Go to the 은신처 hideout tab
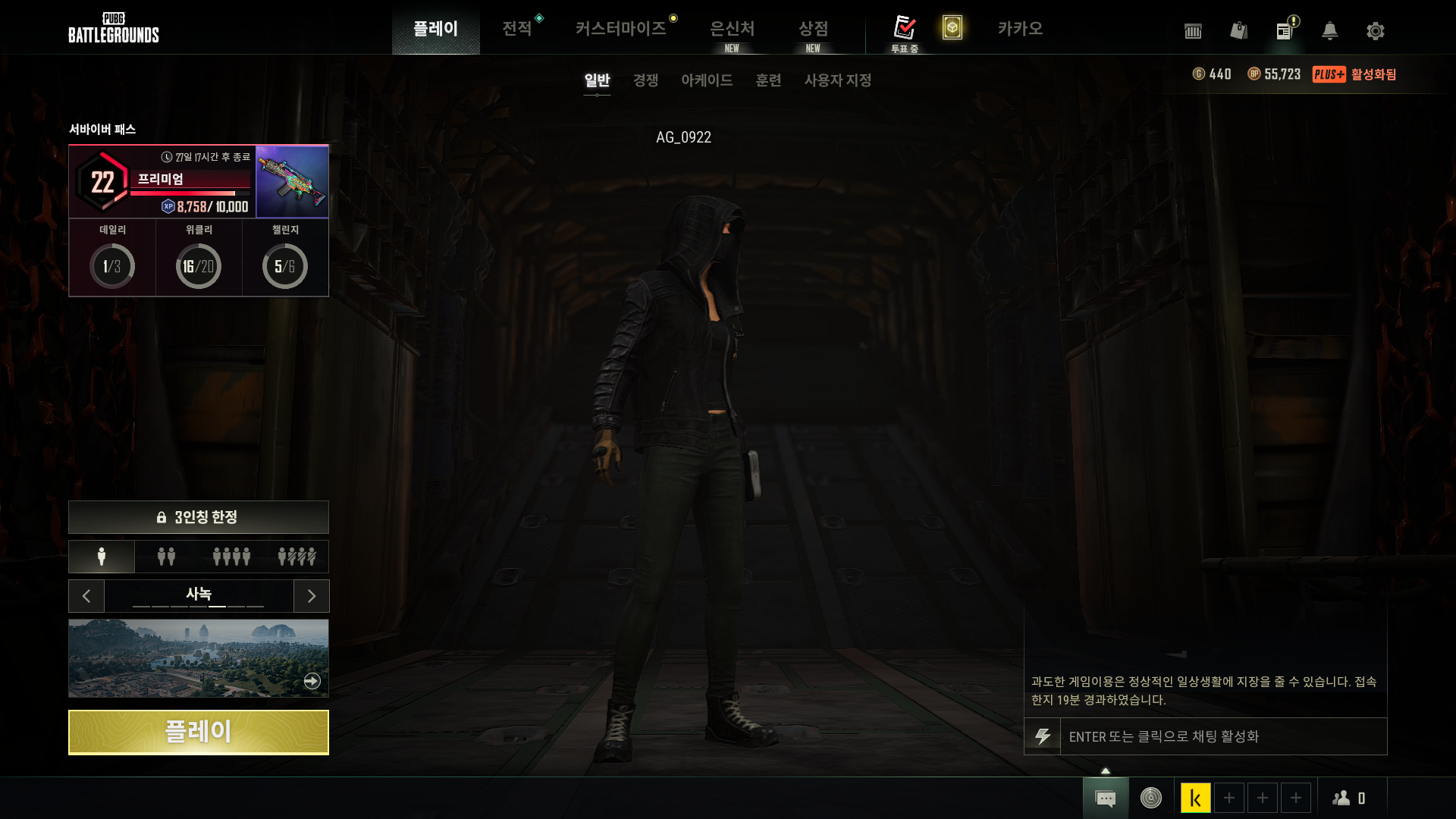Screen dimensions: 1456x819 732,29
